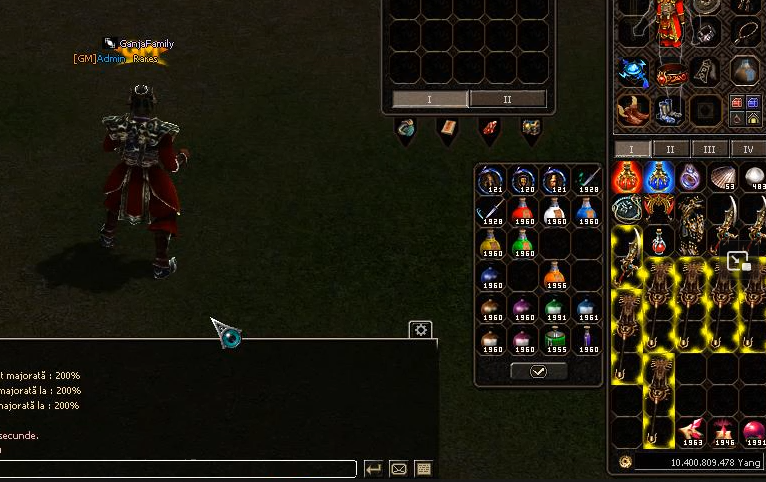This screenshot has height=482, width=766.
Task: Select the boots in the equipment panel
Action: 665,108
